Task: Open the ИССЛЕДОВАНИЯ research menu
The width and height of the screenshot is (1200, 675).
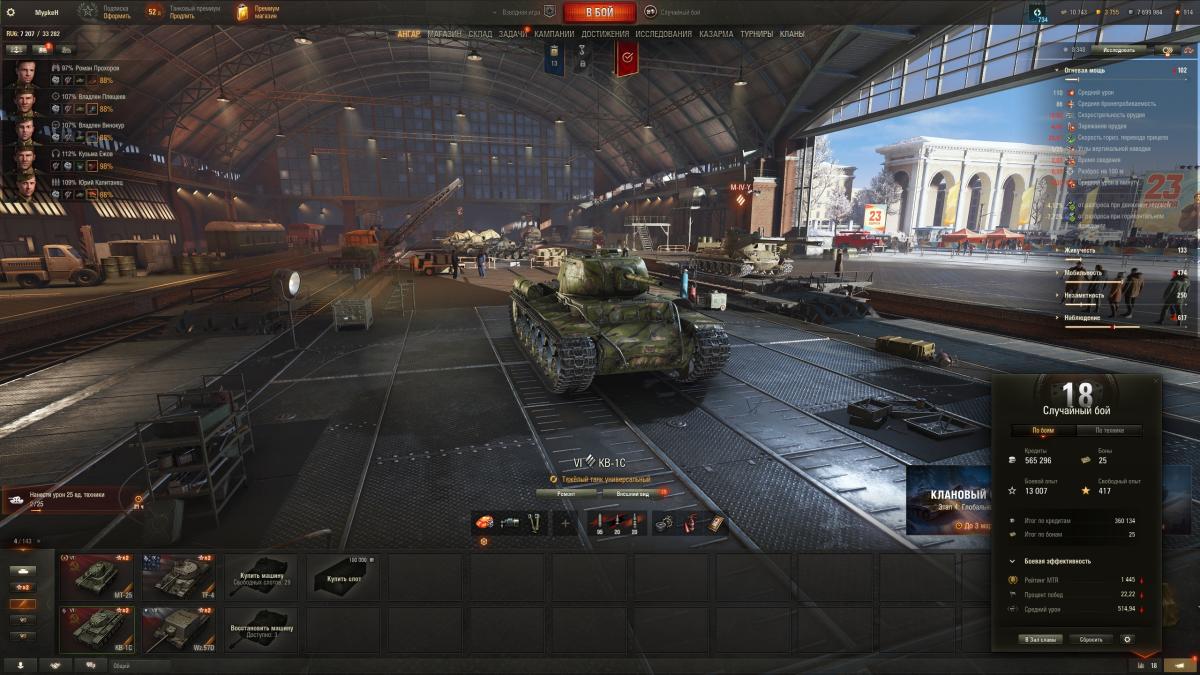Action: pyautogui.click(x=663, y=34)
